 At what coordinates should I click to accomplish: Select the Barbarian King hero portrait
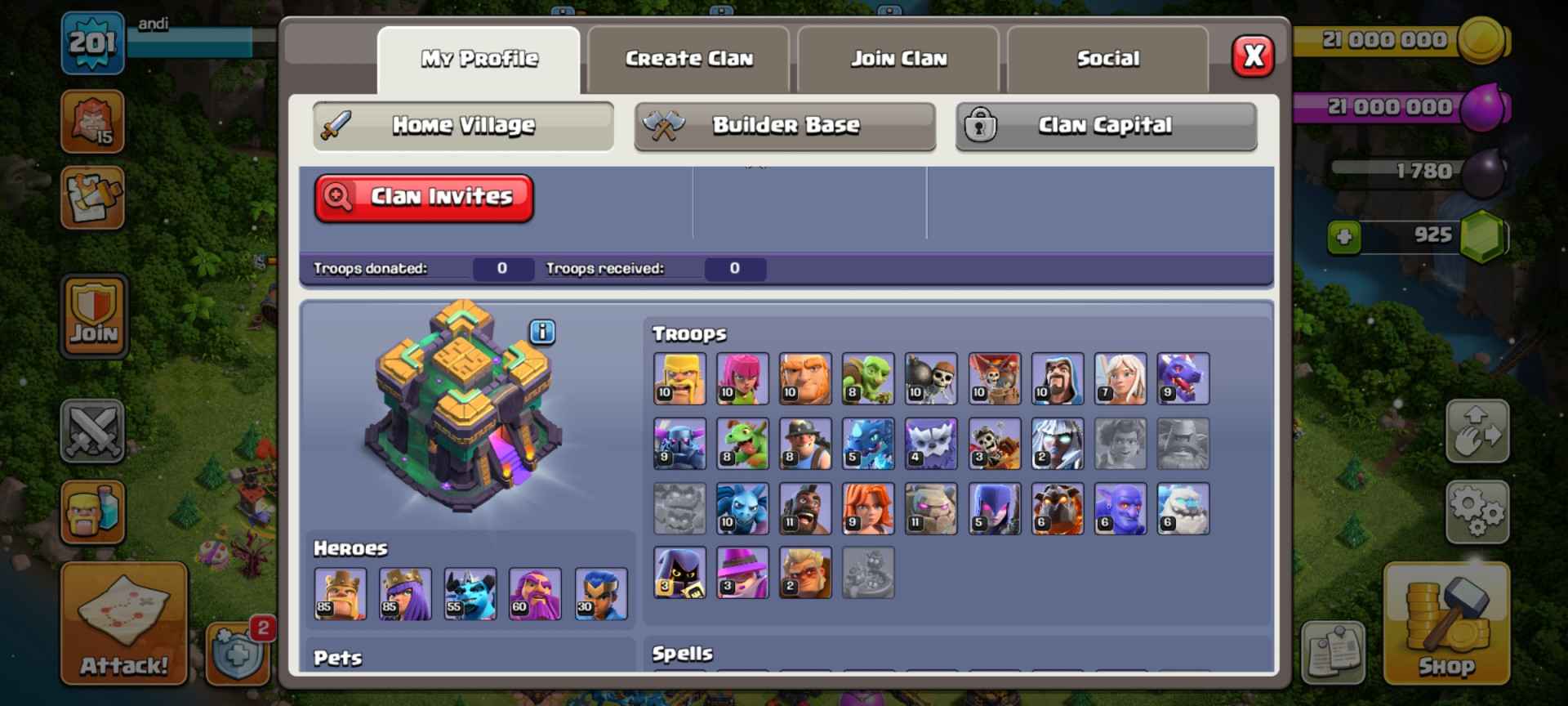click(341, 594)
